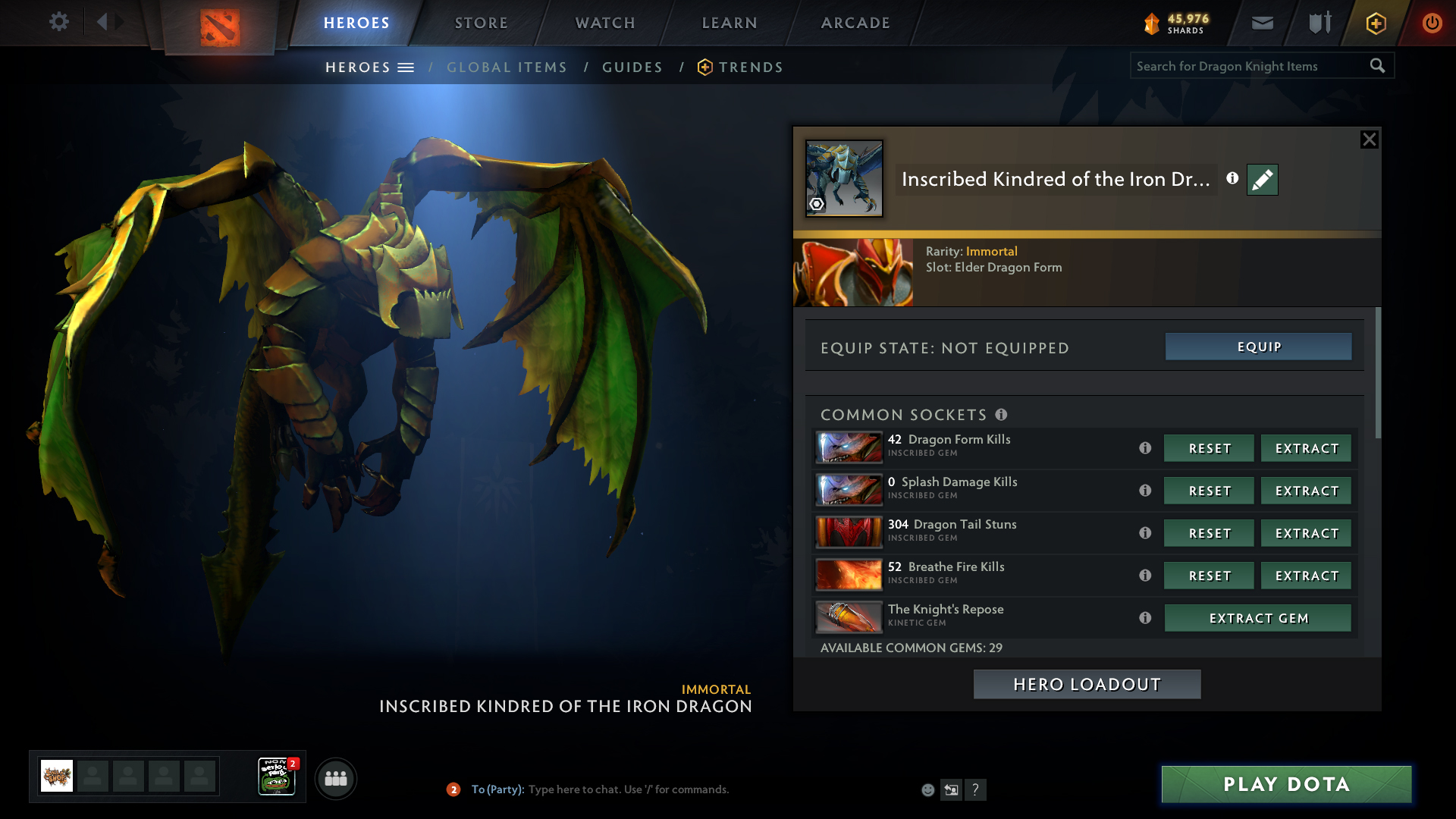Image resolution: width=1456 pixels, height=819 pixels.
Task: Quit the game with the power button
Action: pos(1432,23)
